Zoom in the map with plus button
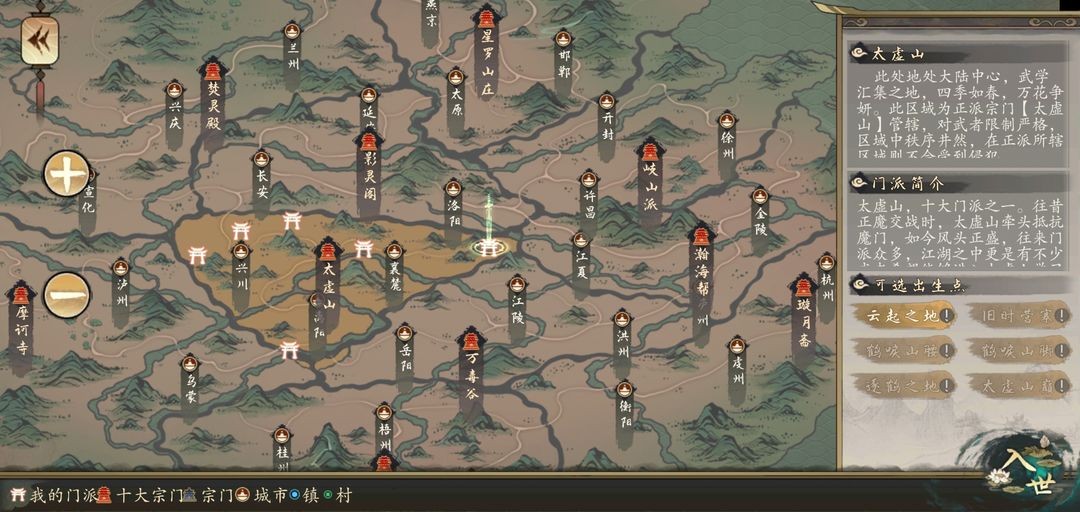 (67, 174)
